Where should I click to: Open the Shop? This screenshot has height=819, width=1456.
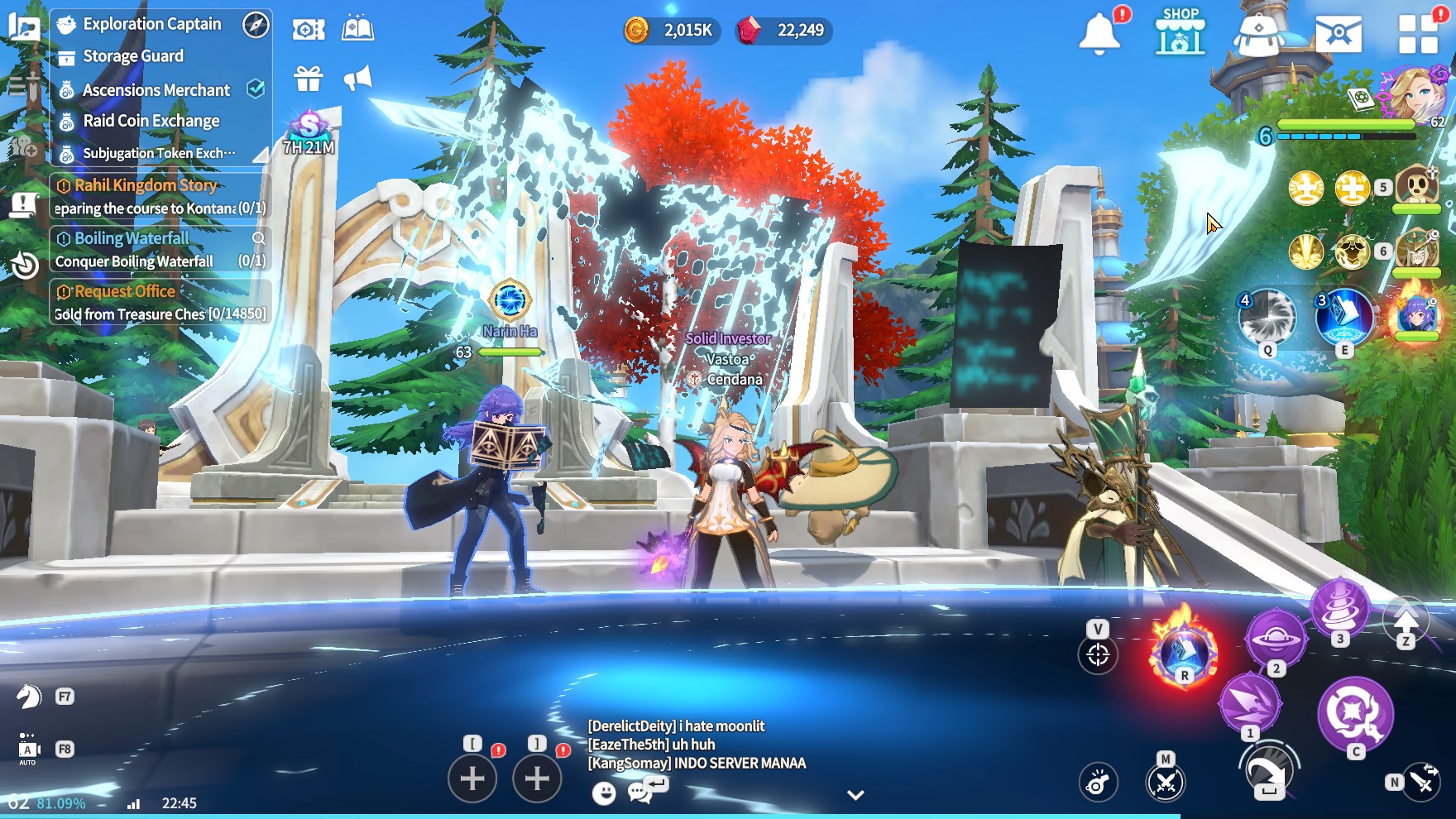coord(1181,31)
